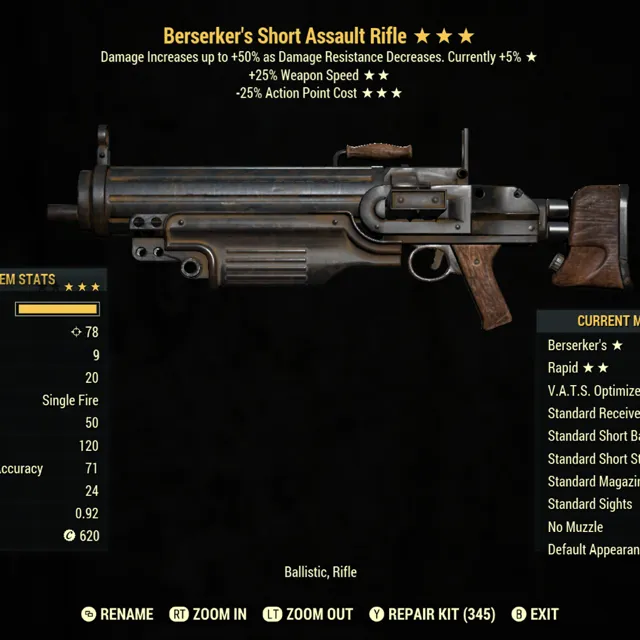
Task: Select the No Muzzle mod row
Action: (x=576, y=527)
